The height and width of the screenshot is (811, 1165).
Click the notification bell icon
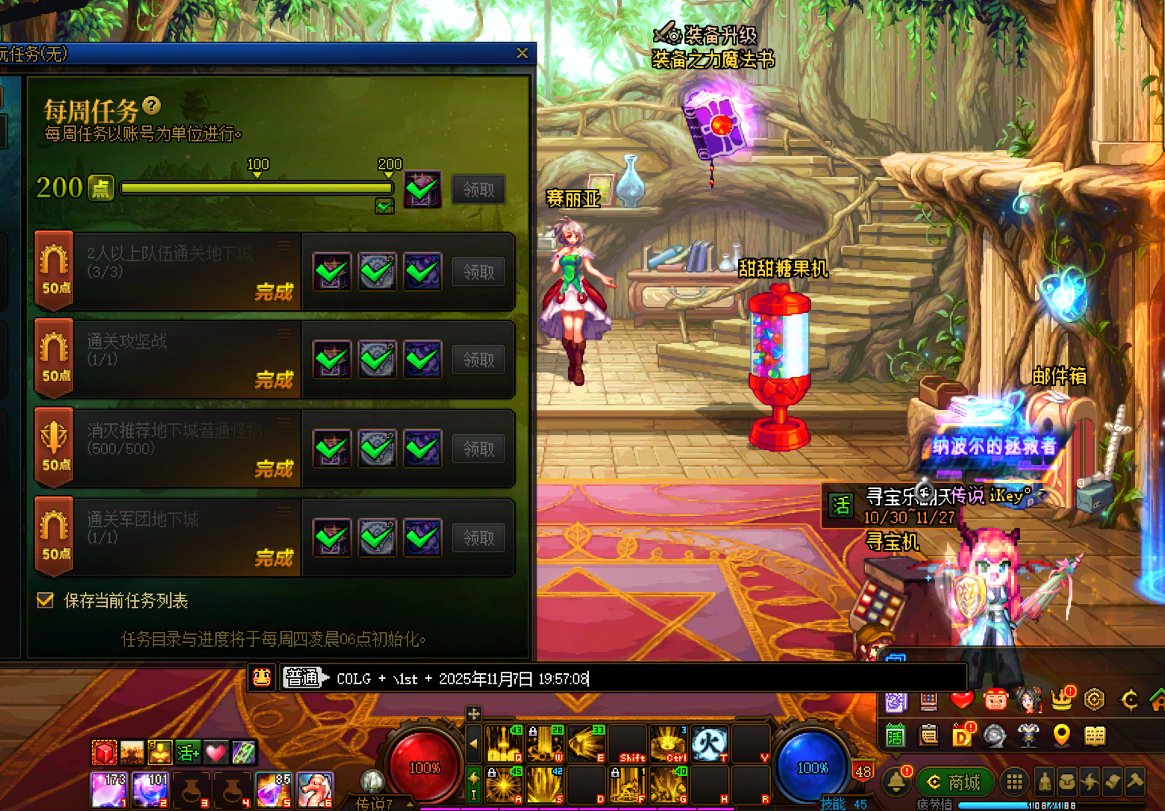pyautogui.click(x=894, y=782)
